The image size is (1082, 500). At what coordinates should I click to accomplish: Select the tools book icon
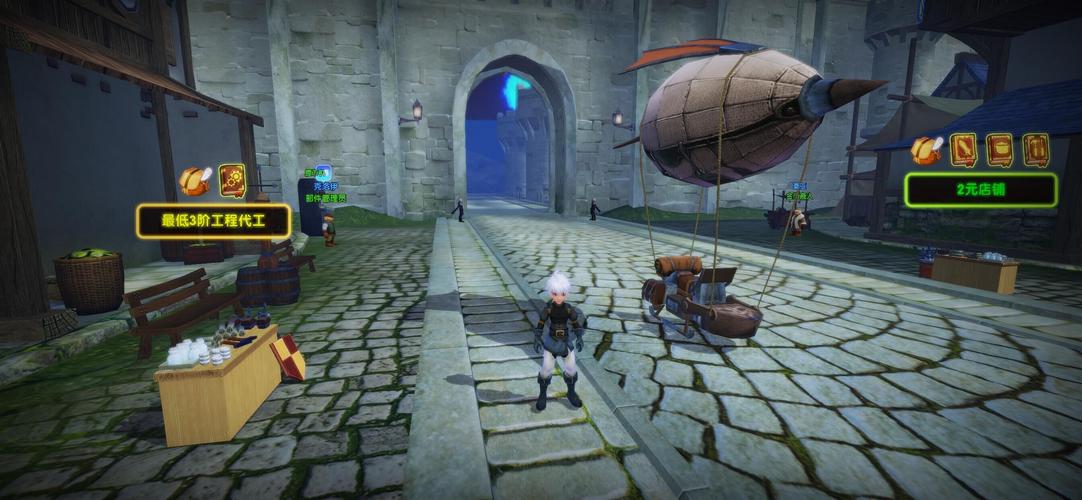click(1035, 149)
